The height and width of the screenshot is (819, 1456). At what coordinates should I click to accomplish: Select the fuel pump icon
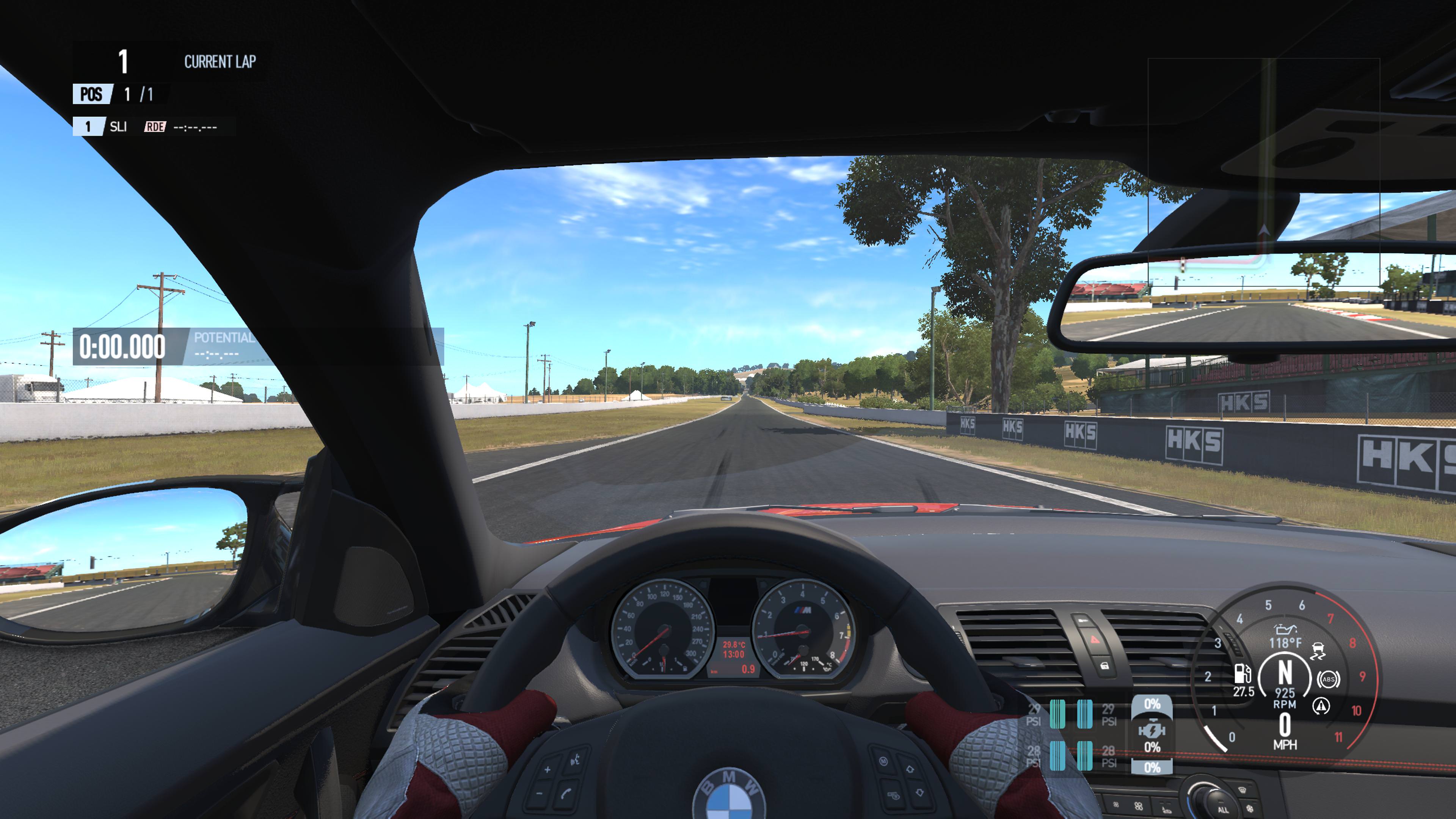(1242, 673)
